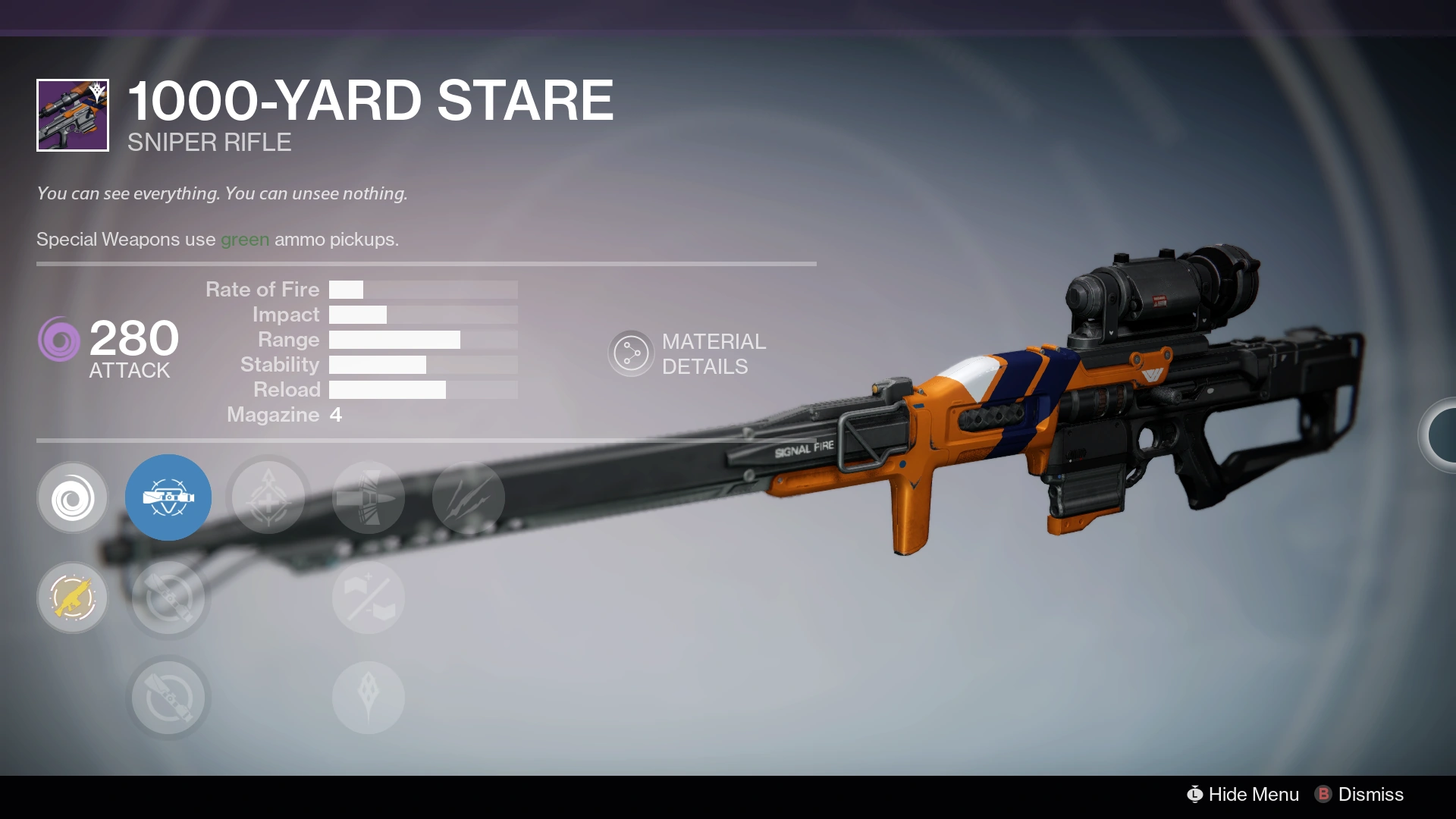
Task: Select the middle-row scope perk icon
Action: [x=168, y=598]
